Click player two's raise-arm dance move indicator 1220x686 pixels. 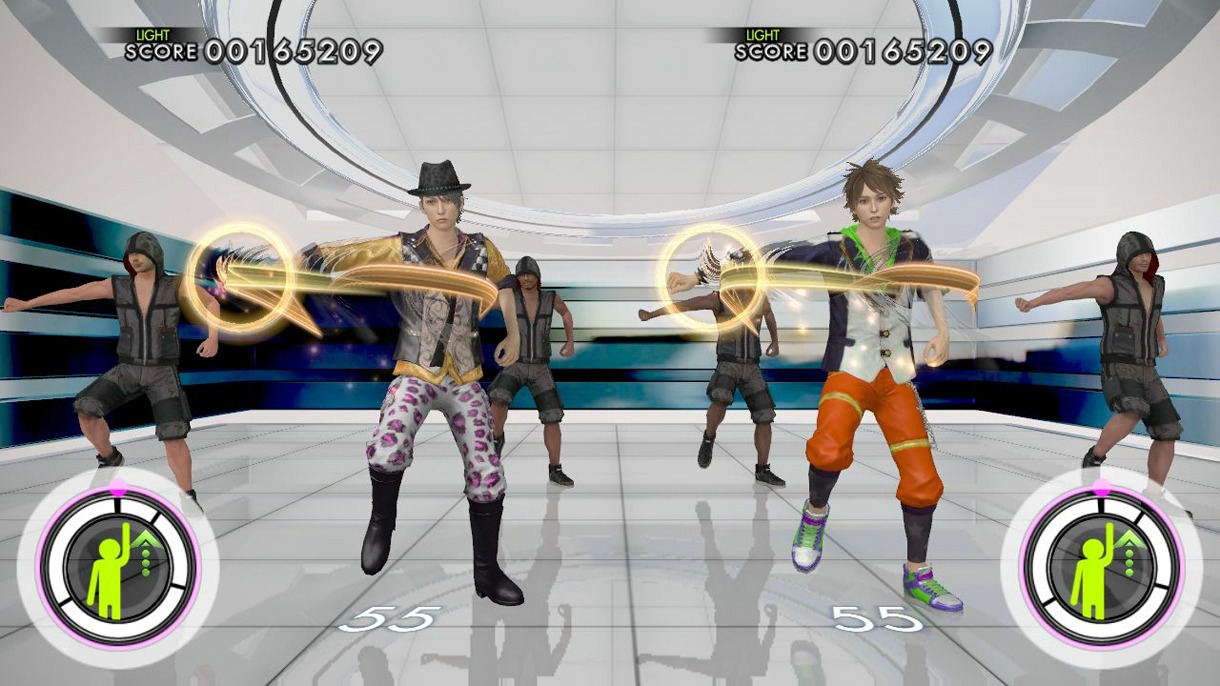click(x=1101, y=568)
